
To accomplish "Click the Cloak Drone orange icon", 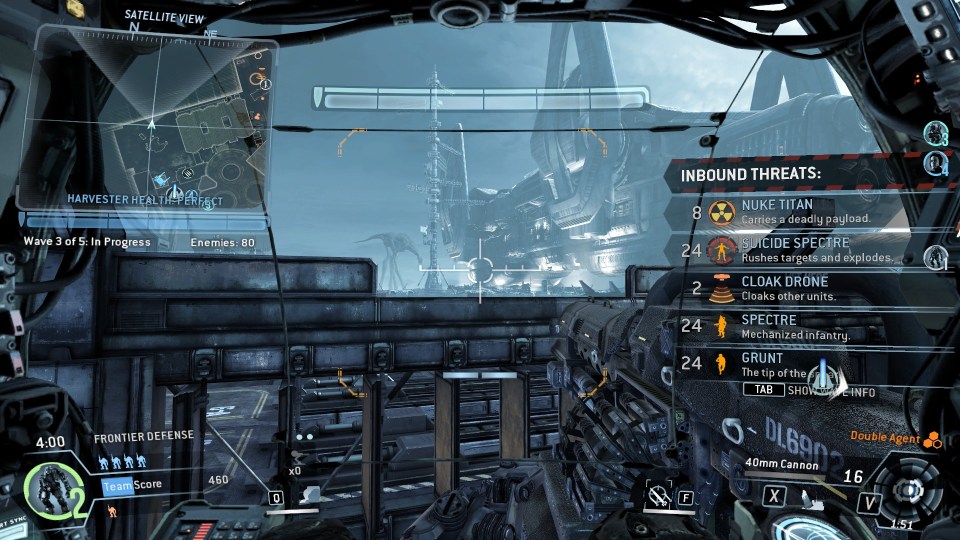I will click(719, 288).
